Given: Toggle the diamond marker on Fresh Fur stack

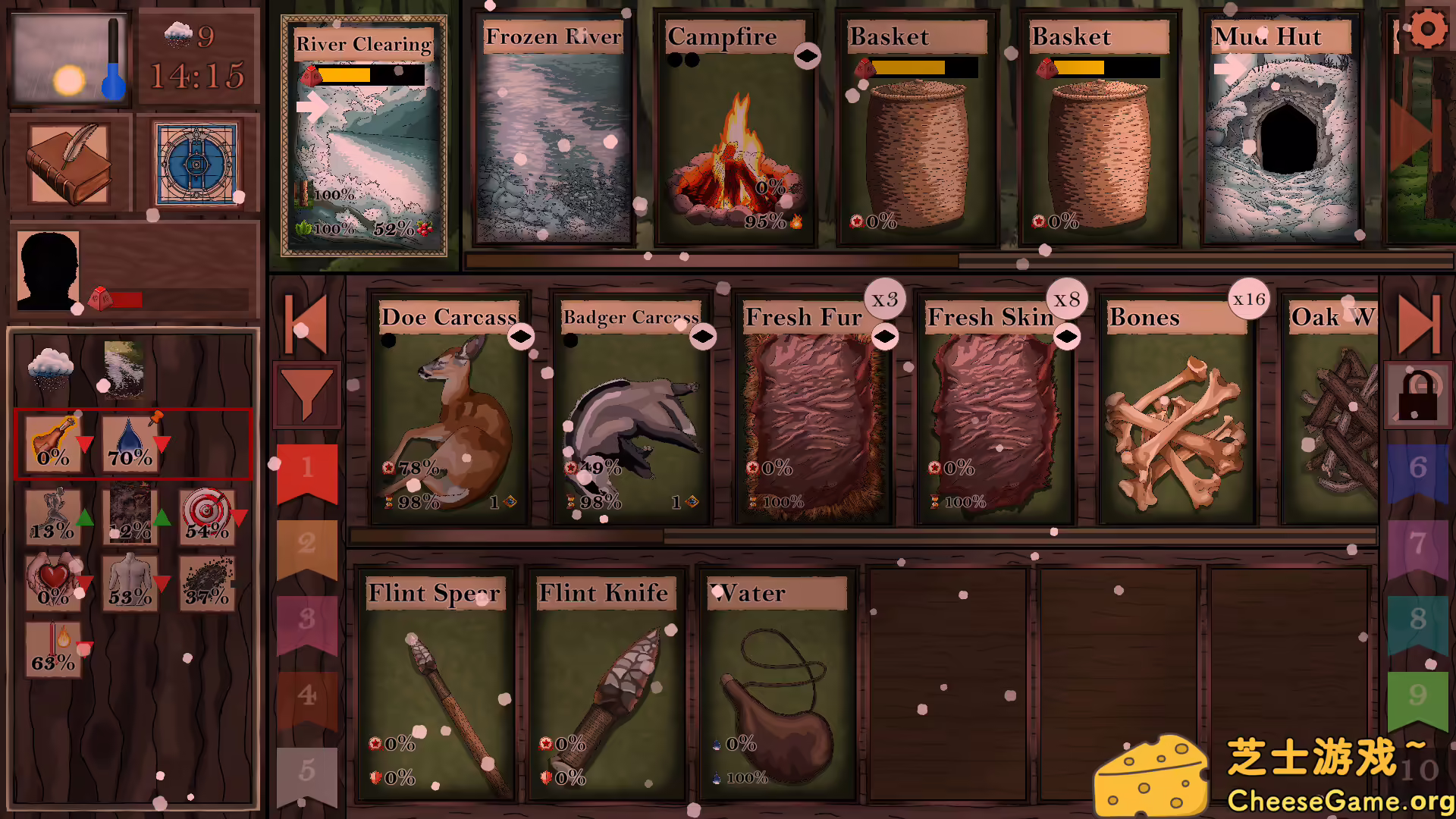Looking at the screenshot, I should (884, 335).
